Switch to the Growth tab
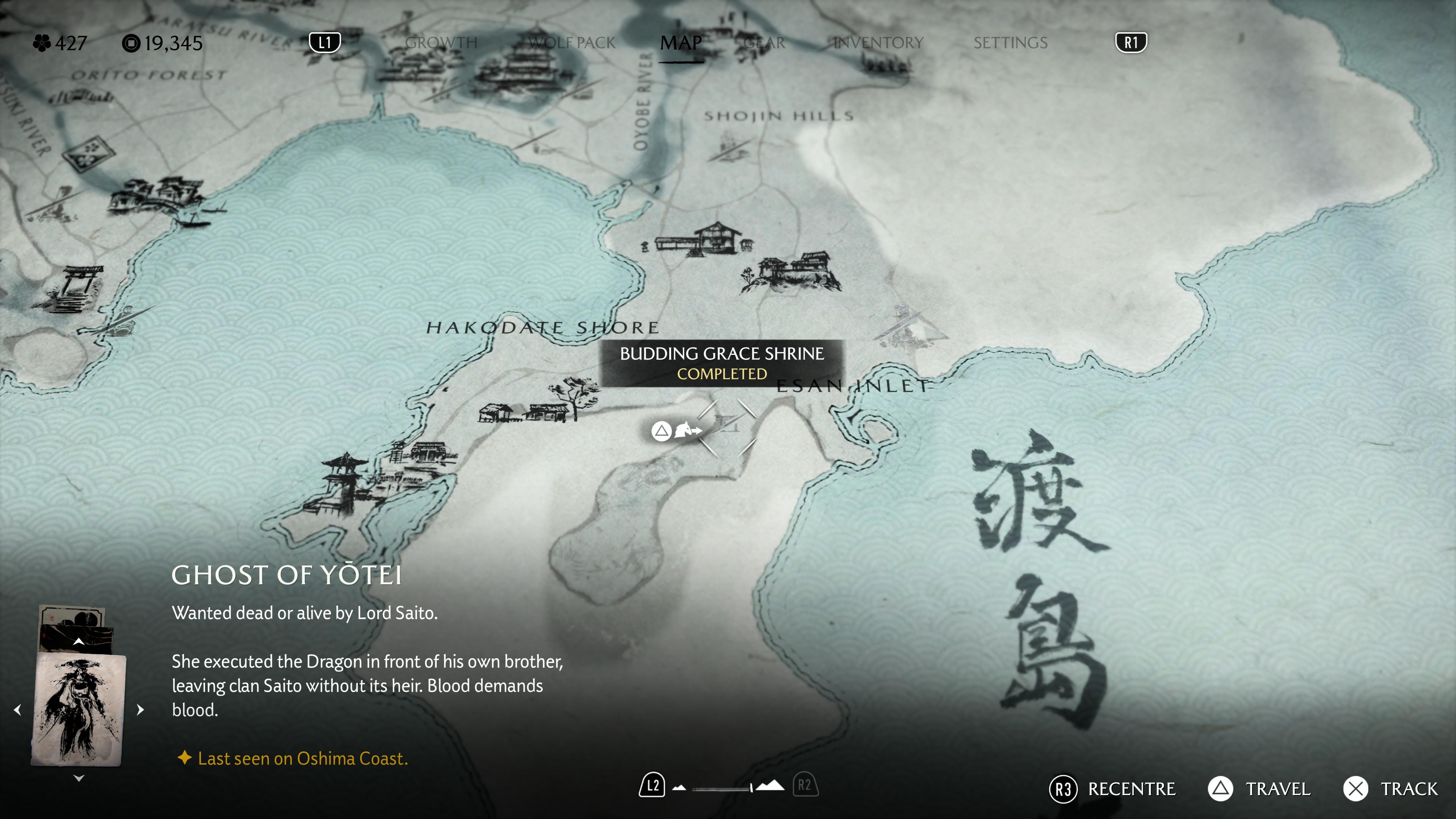Screen dimensions: 1456x819 [x=441, y=43]
